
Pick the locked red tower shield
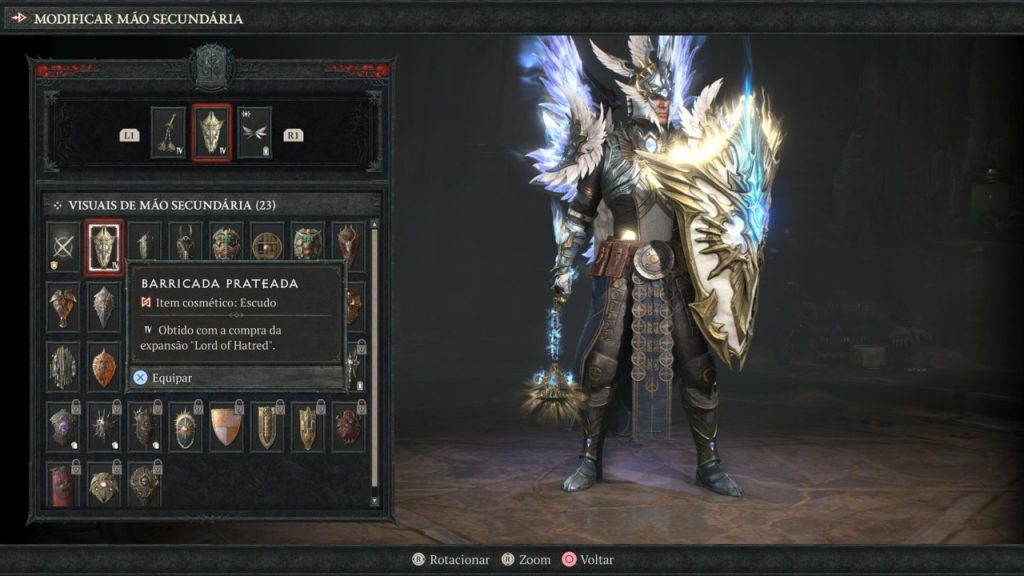pyautogui.click(x=63, y=484)
